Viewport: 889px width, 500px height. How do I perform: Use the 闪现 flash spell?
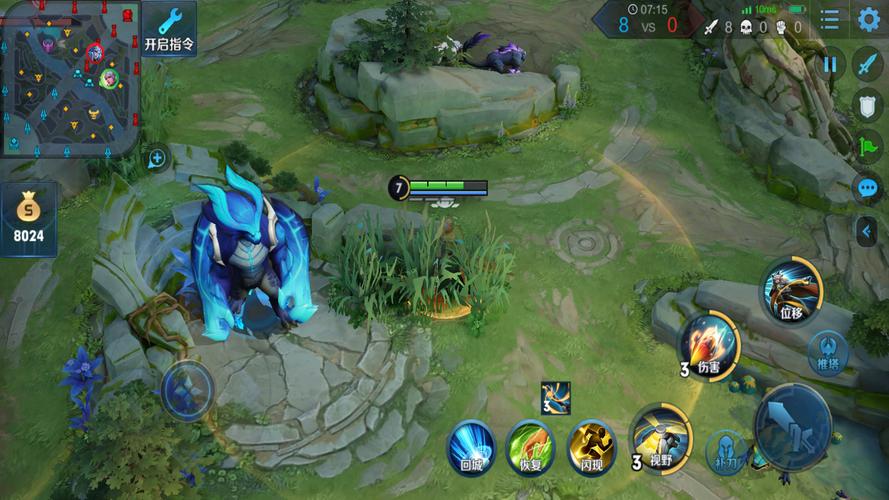[591, 446]
